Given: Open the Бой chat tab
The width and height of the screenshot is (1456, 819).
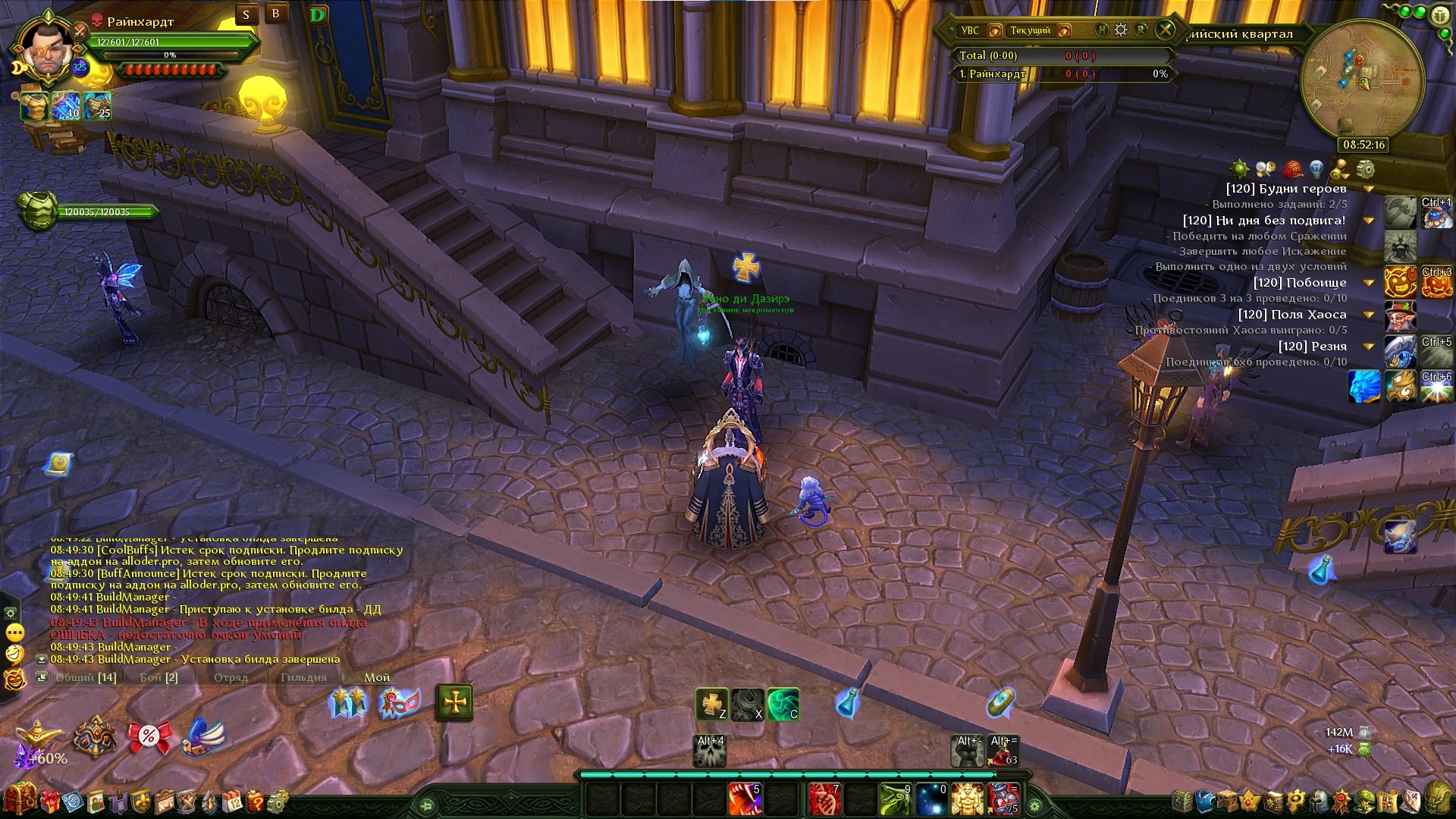Looking at the screenshot, I should point(158,677).
